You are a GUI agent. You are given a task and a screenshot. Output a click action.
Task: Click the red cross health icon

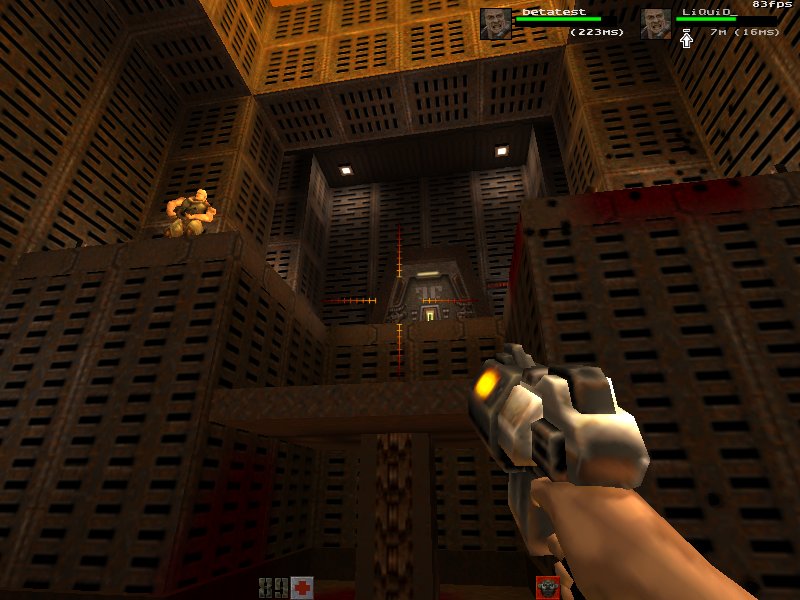pos(301,587)
